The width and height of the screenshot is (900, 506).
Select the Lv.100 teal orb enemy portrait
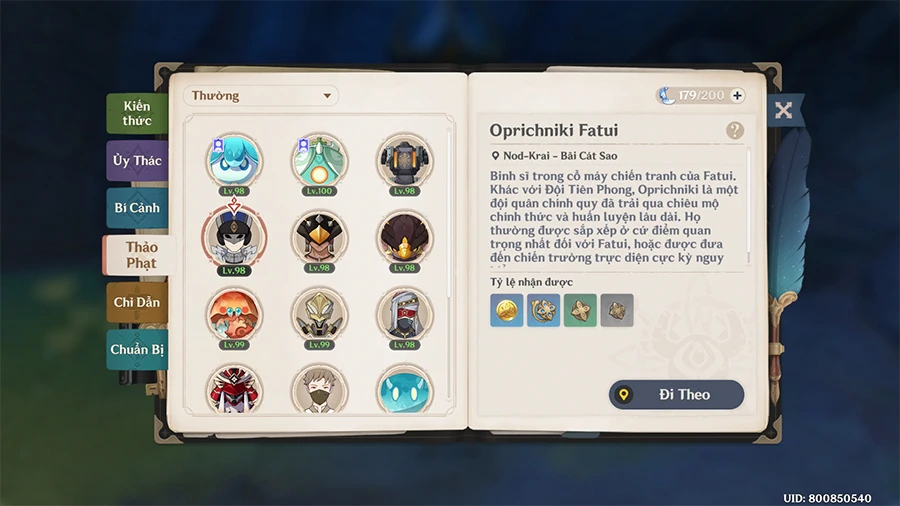coord(319,160)
